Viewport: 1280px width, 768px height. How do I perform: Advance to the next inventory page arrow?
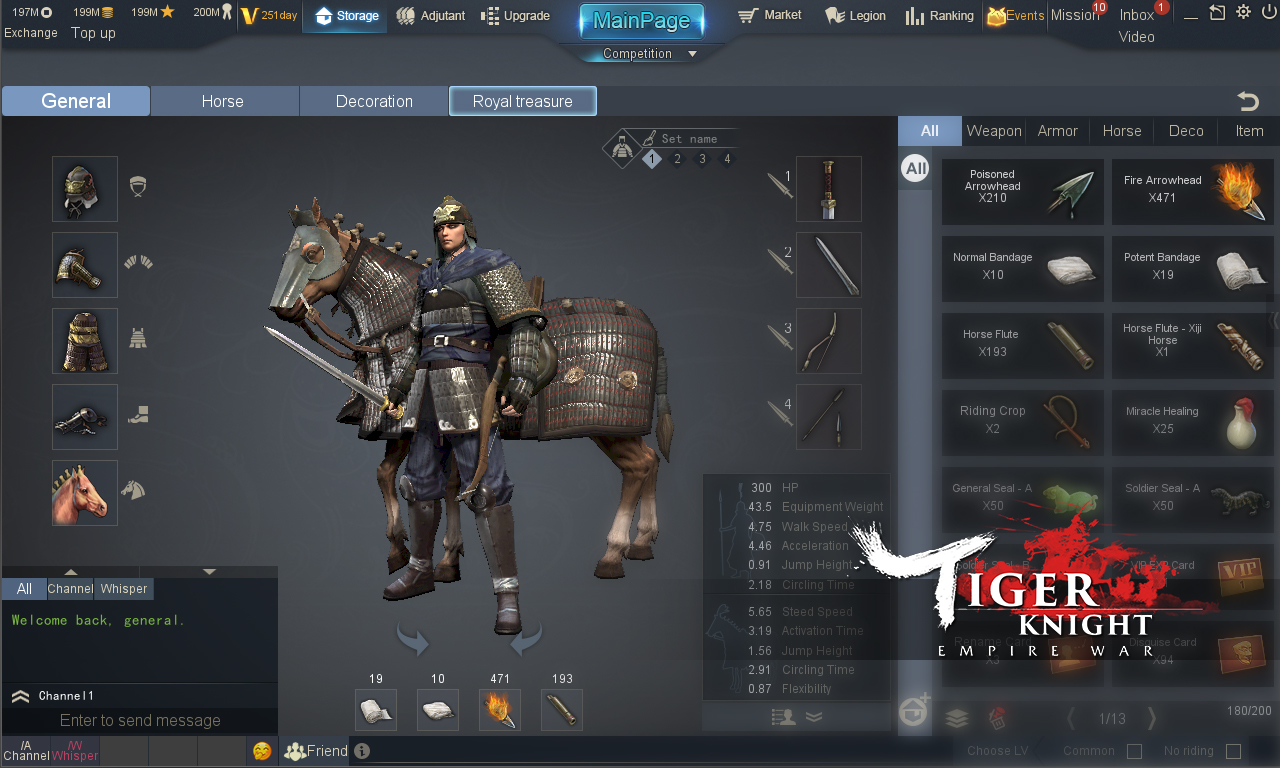(1150, 718)
